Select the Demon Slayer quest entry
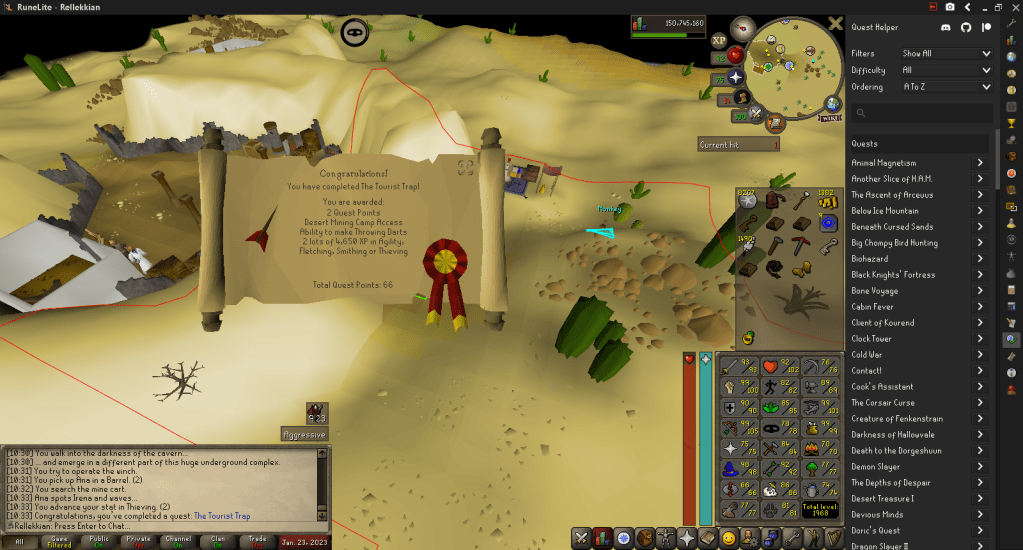 [875, 467]
